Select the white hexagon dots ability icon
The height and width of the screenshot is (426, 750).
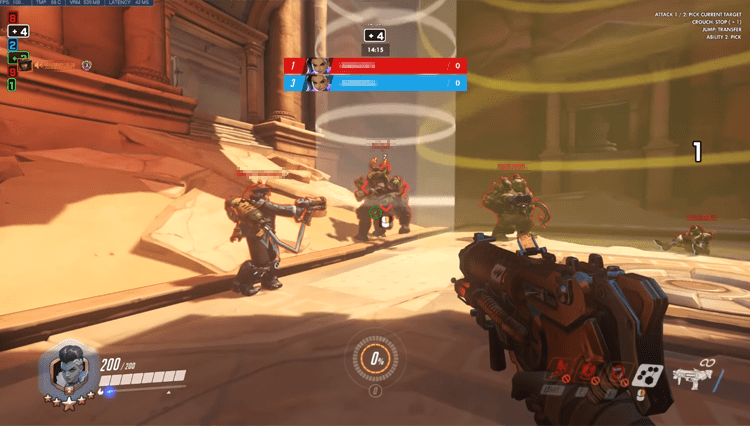[647, 377]
